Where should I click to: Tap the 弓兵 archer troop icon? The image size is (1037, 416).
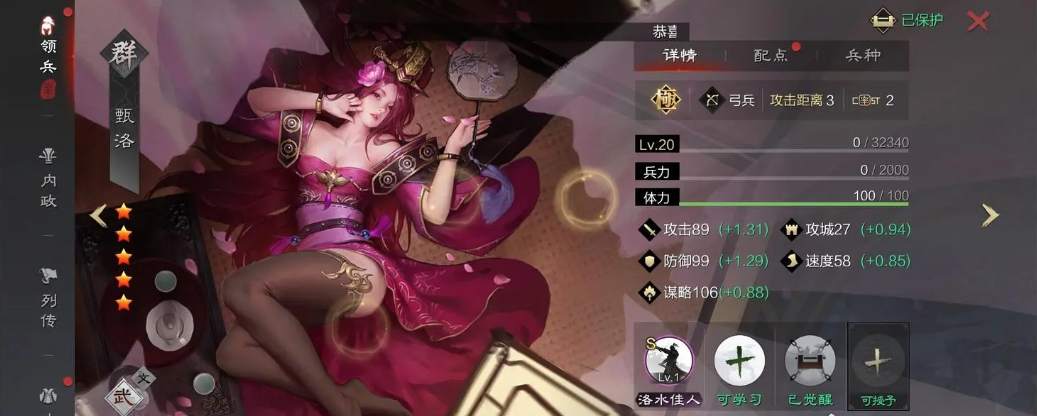pyautogui.click(x=712, y=100)
